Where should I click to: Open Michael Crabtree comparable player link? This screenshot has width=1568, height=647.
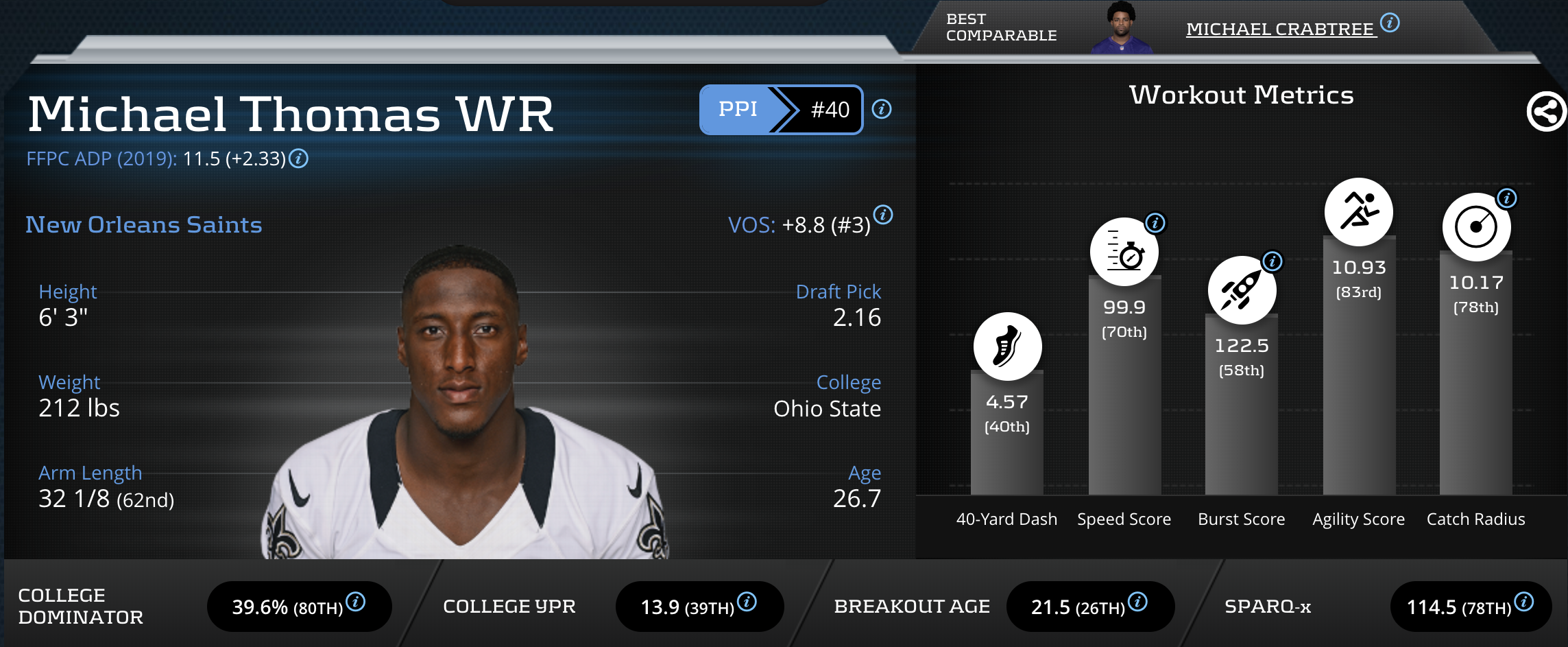coord(1280,30)
